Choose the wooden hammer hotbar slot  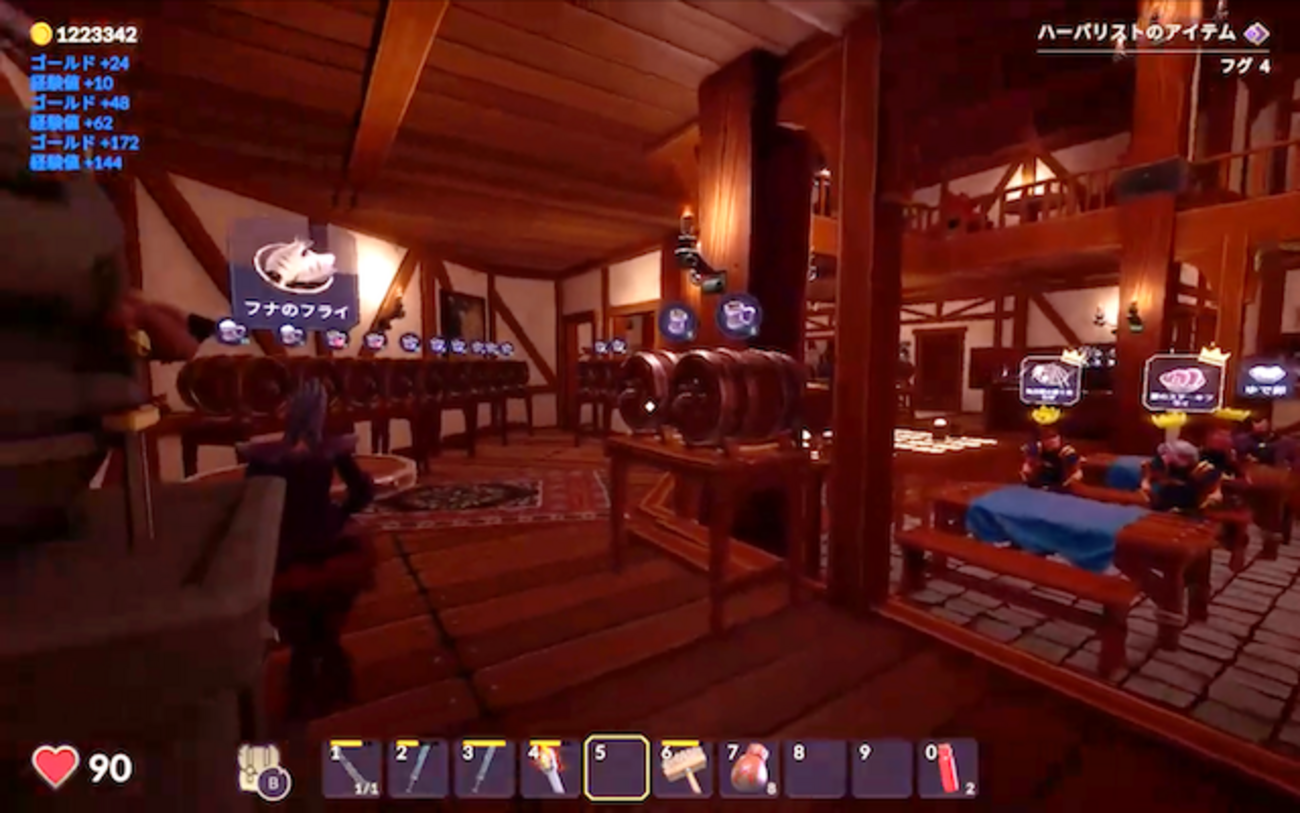(x=682, y=769)
